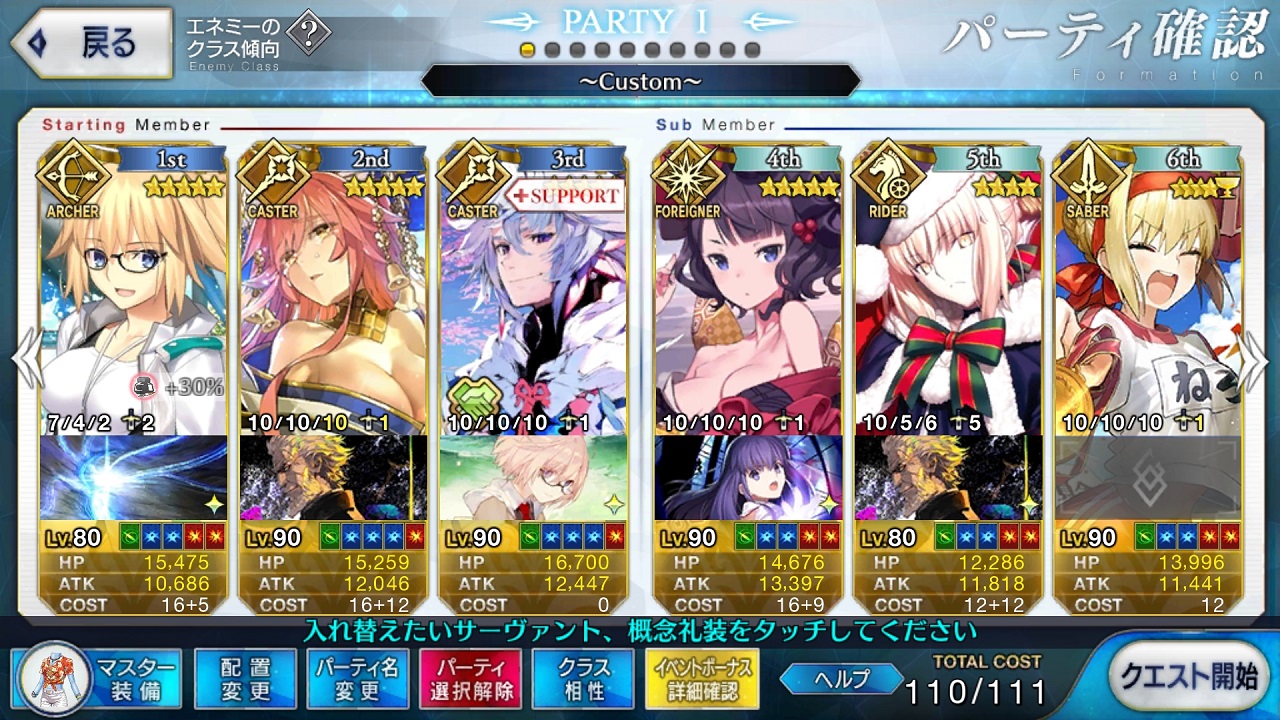
Task: Clear the party with パーティ選択解除
Action: pyautogui.click(x=469, y=678)
